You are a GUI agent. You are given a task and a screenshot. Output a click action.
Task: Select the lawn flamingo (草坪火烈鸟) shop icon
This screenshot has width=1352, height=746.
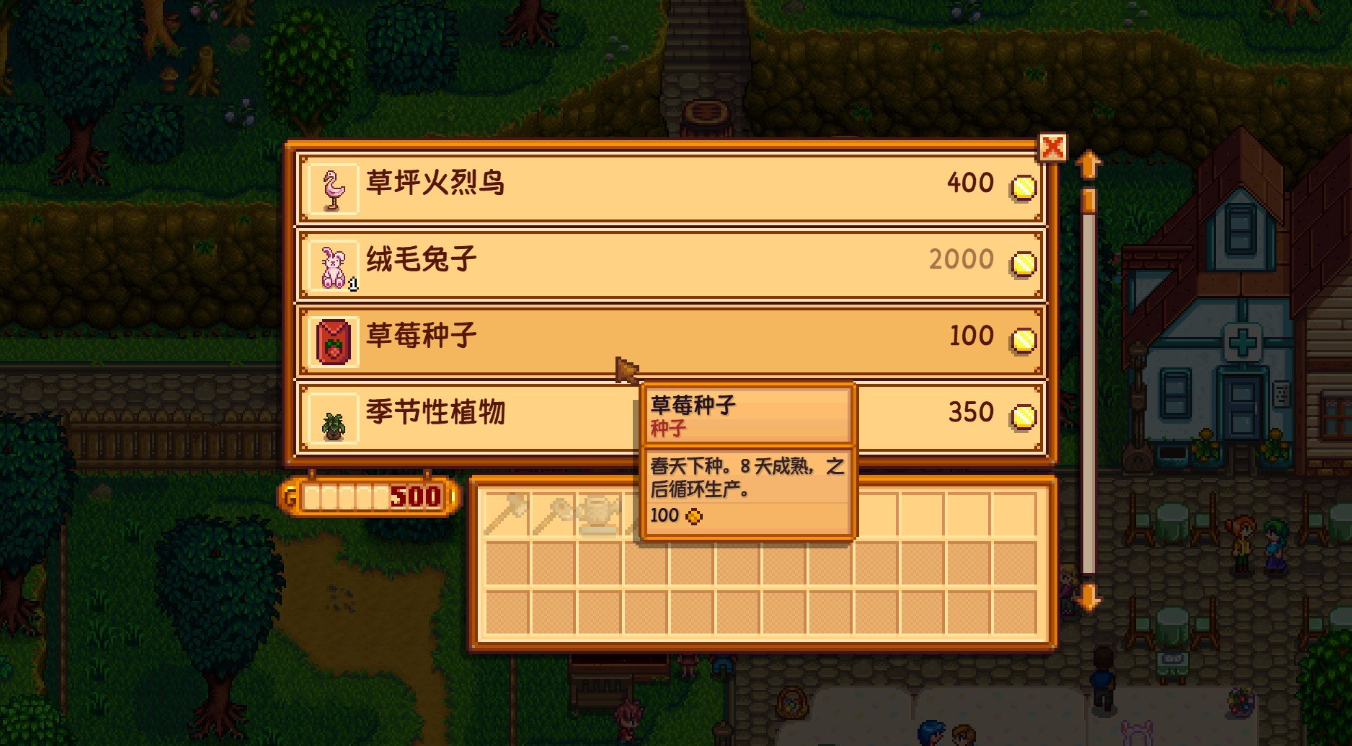pyautogui.click(x=333, y=186)
